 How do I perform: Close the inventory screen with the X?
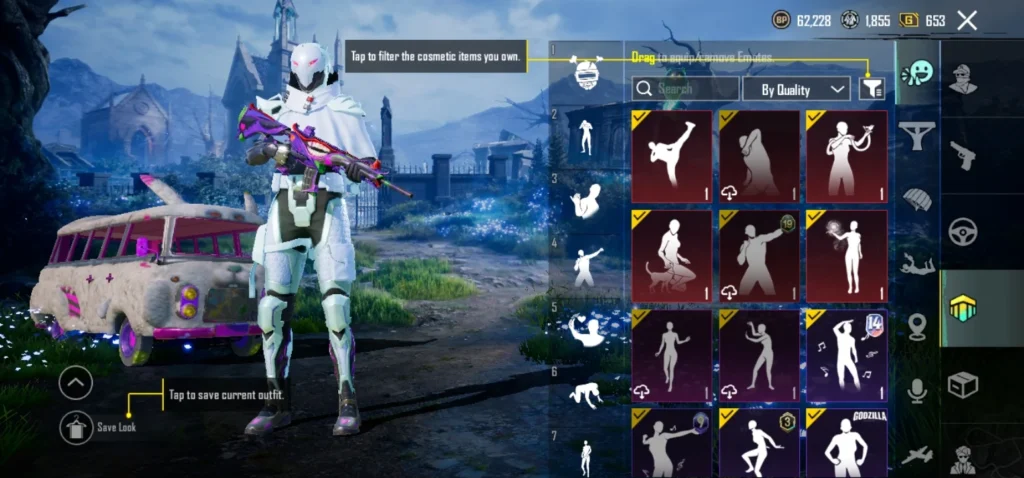pos(967,20)
